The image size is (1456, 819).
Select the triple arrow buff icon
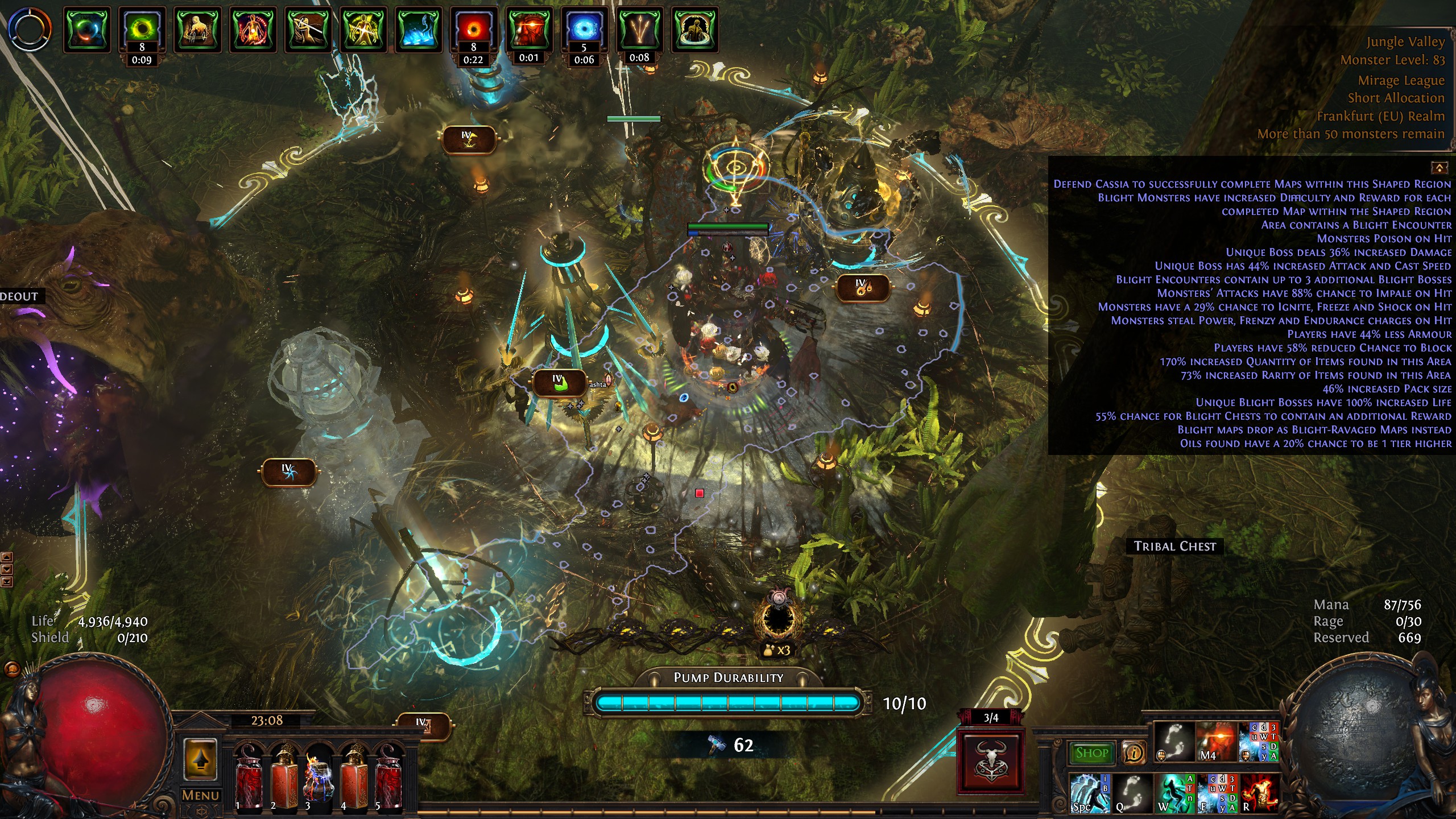coord(639,30)
